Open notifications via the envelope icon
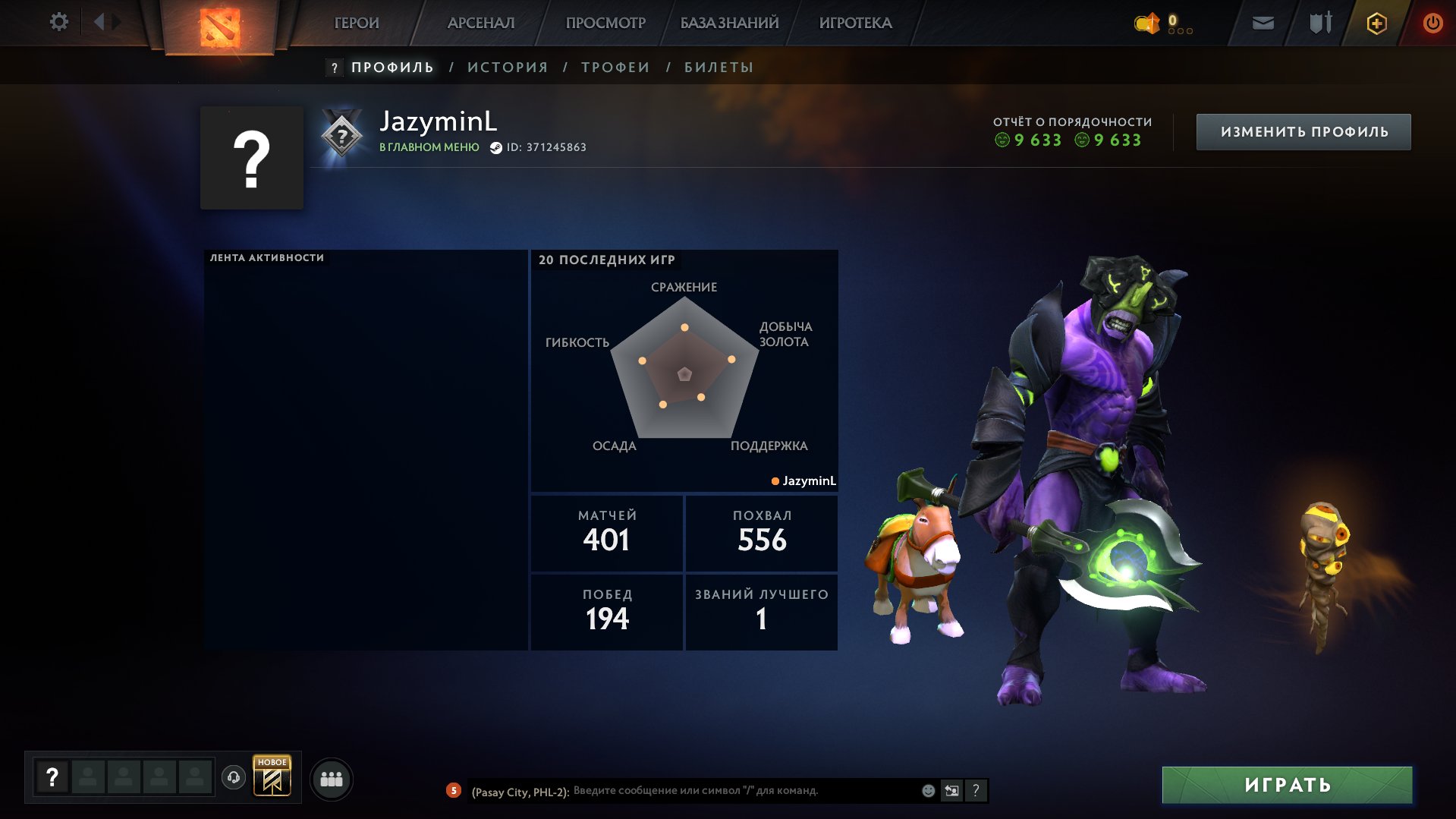 click(1262, 23)
